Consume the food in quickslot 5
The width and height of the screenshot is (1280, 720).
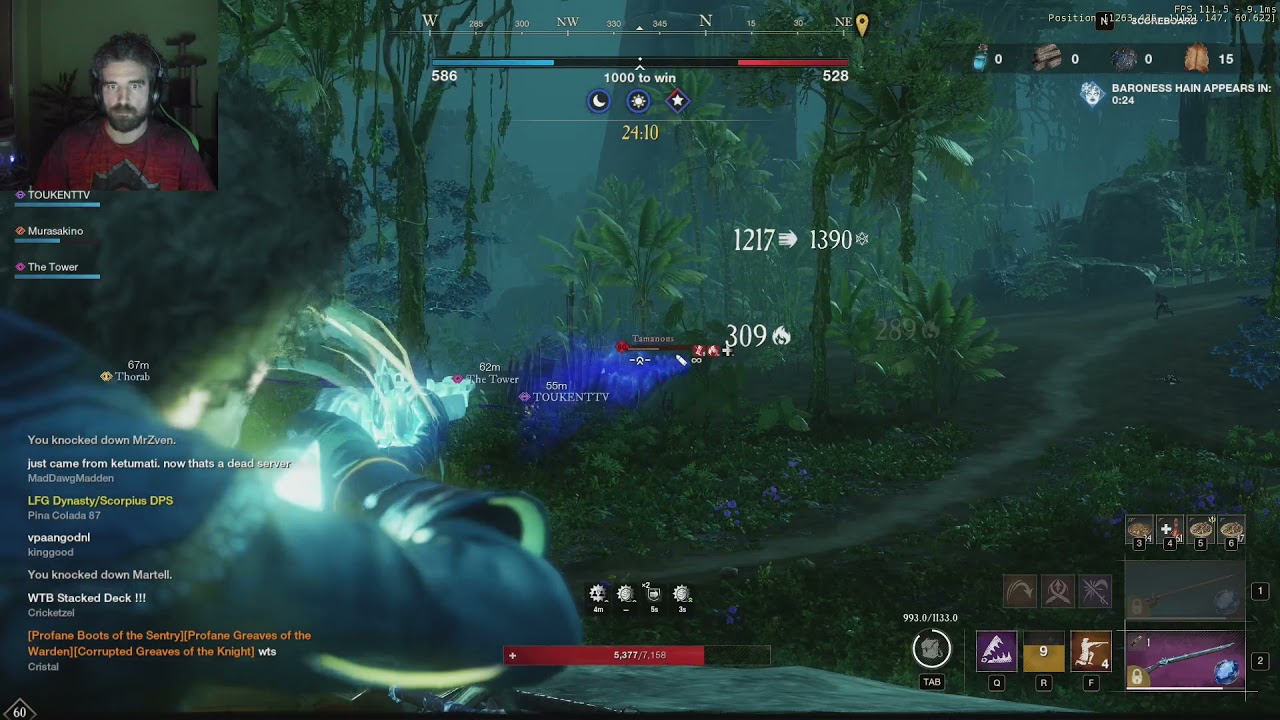click(1200, 530)
